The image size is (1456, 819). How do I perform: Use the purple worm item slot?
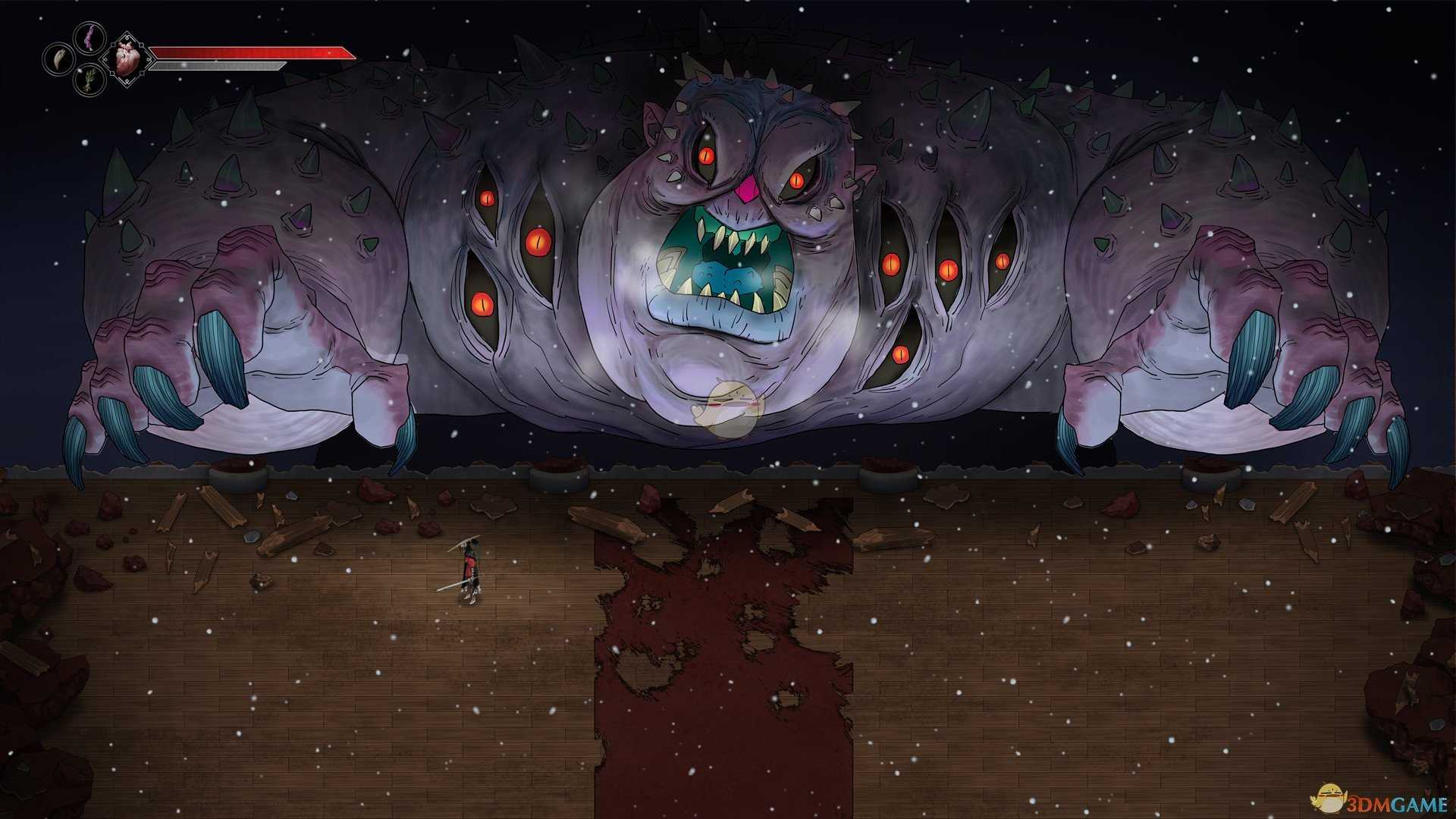click(89, 36)
